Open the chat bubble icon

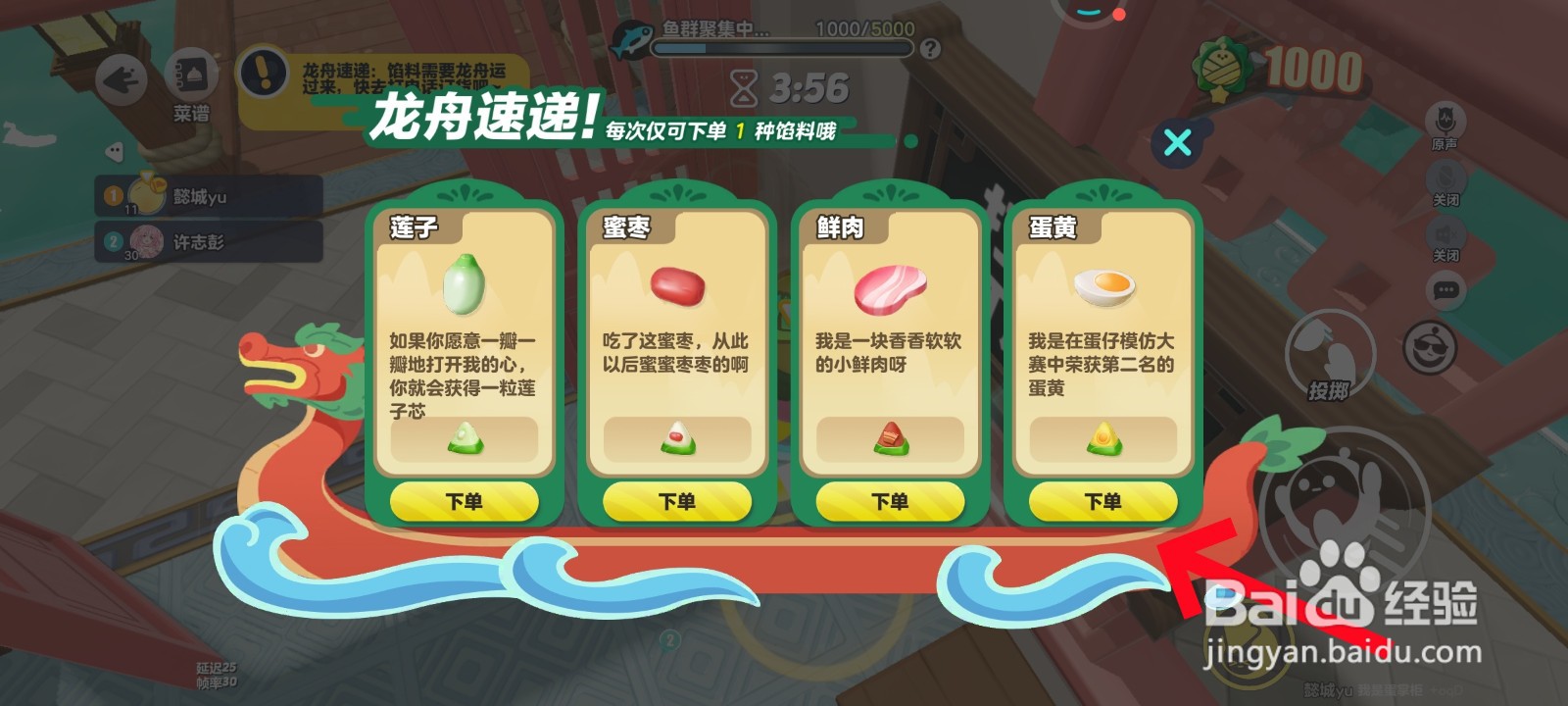[1445, 288]
